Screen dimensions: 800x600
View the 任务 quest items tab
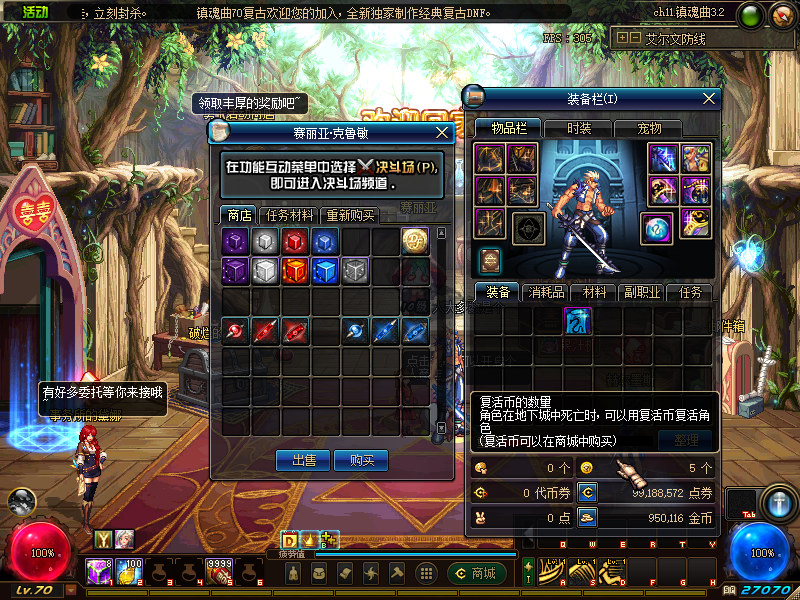(x=690, y=292)
